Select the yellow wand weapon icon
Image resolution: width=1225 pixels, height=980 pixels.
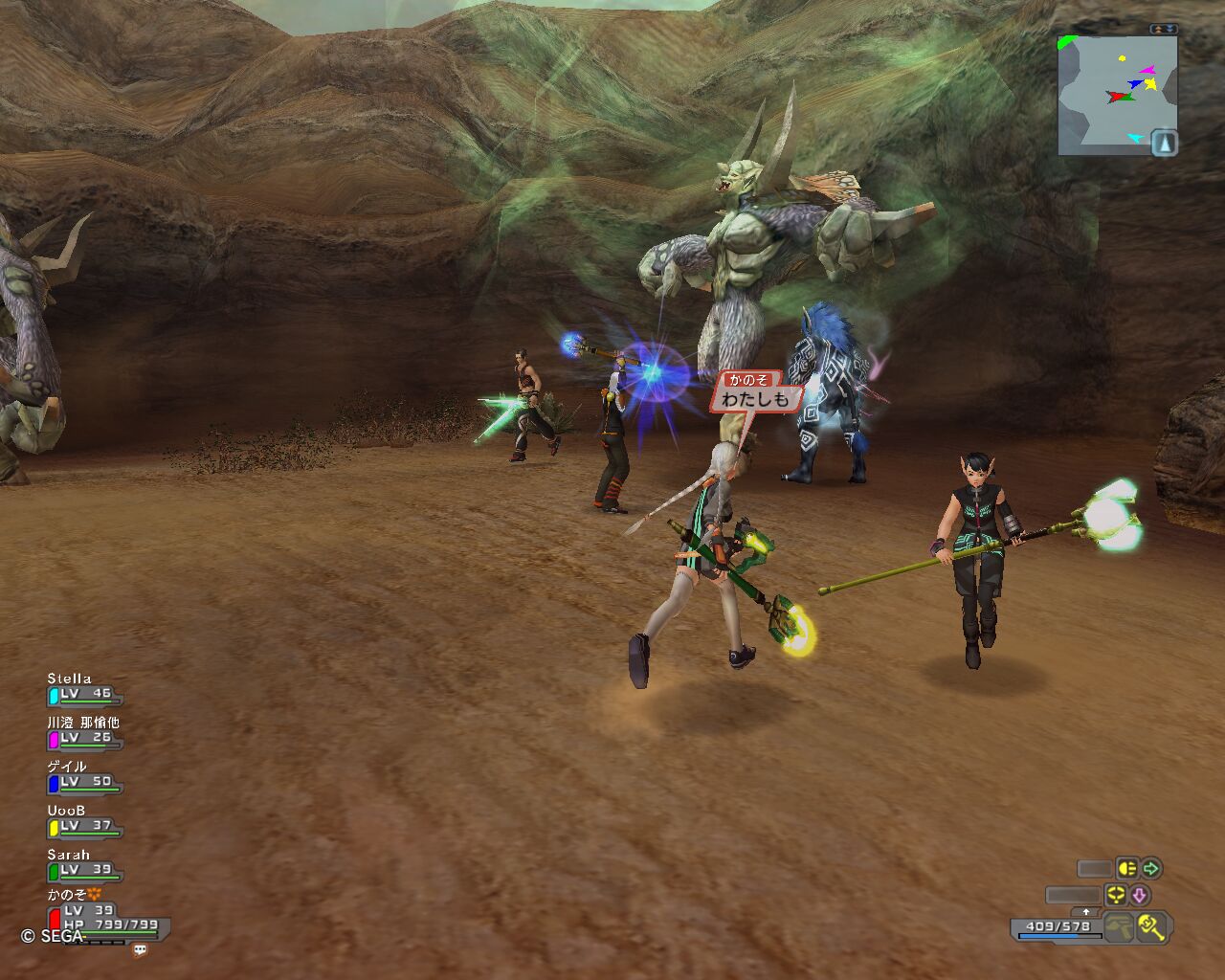point(1151,926)
